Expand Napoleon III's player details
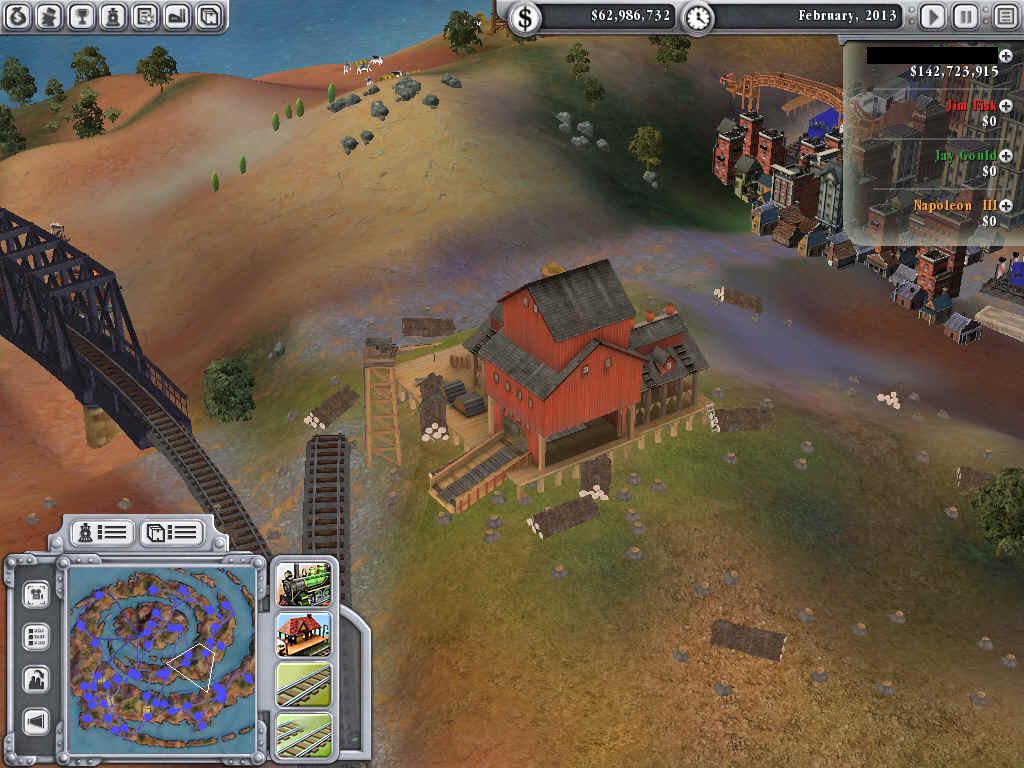Viewport: 1024px width, 768px height. 1005,206
